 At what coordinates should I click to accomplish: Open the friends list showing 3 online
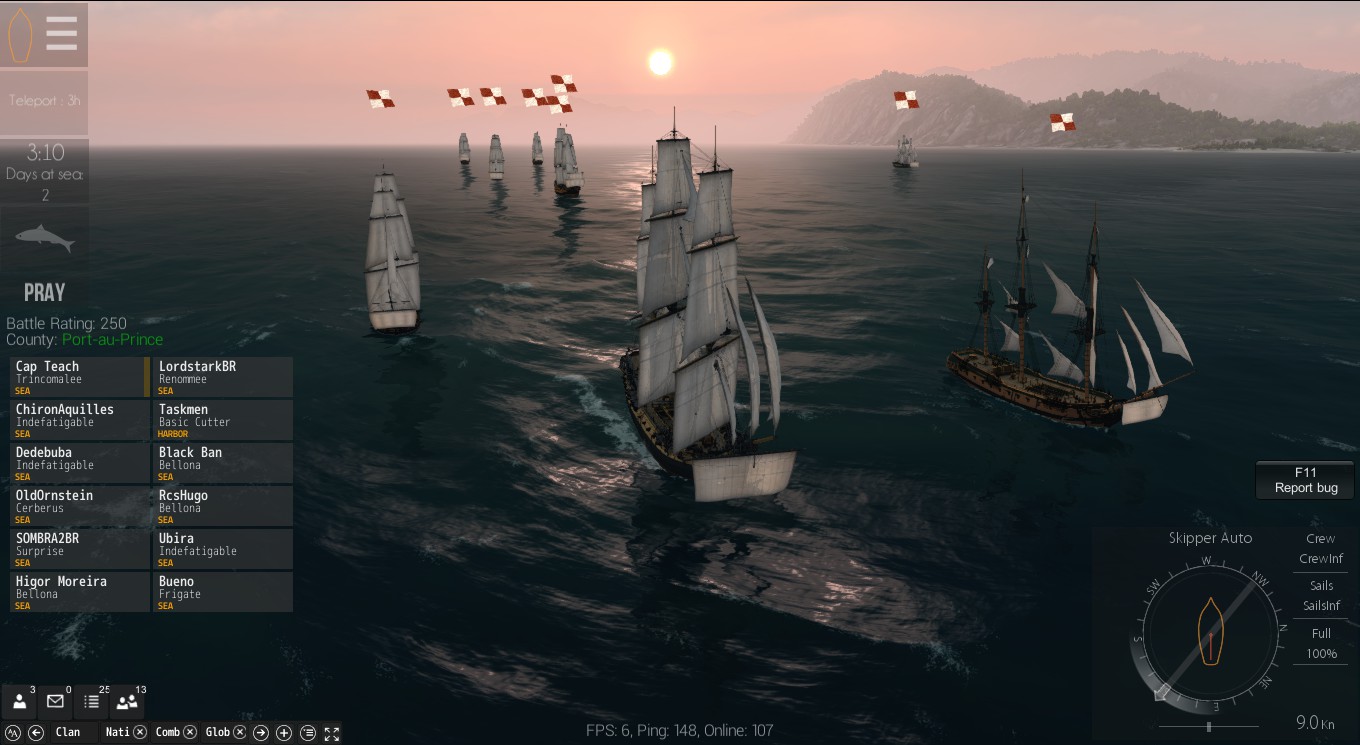pos(19,700)
